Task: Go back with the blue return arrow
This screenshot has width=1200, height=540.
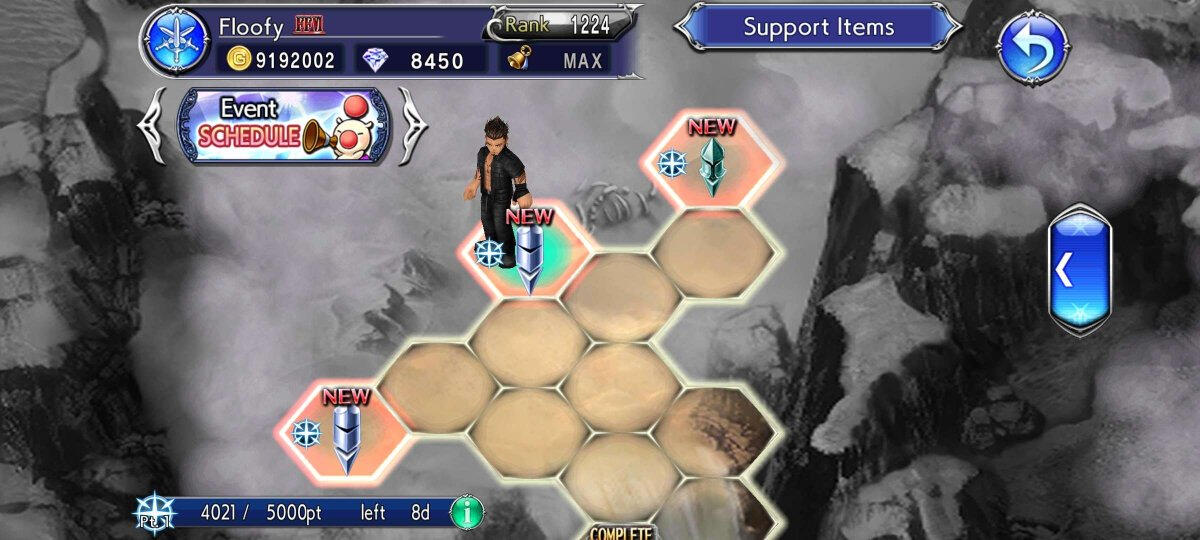Action: click(1033, 46)
